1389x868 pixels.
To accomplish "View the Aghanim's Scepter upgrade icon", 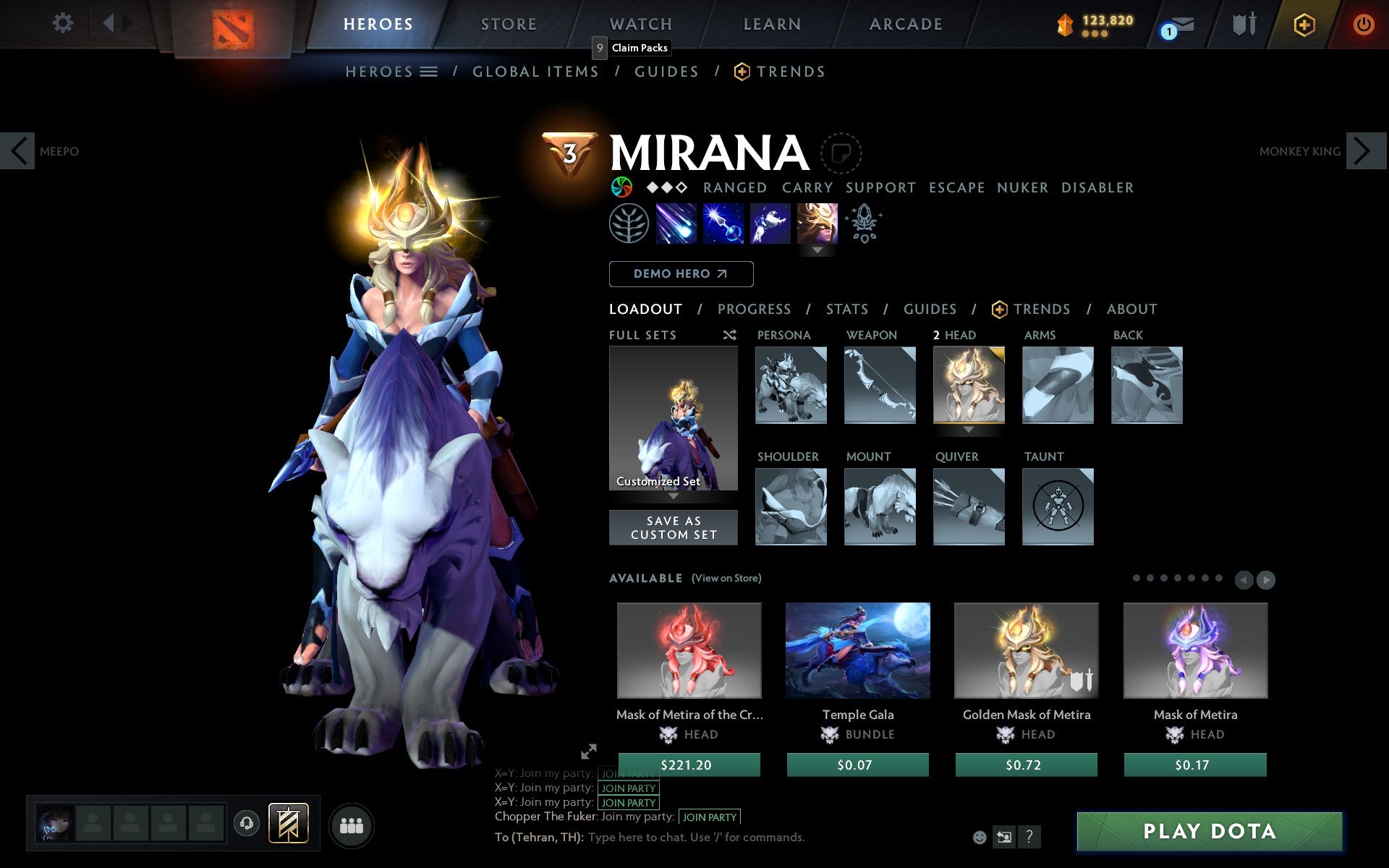I will 865,224.
